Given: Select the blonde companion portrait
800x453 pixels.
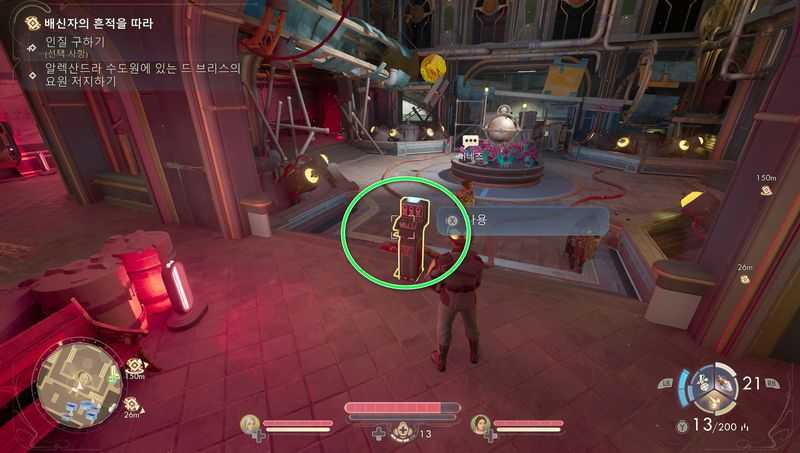Looking at the screenshot, I should tap(250, 424).
